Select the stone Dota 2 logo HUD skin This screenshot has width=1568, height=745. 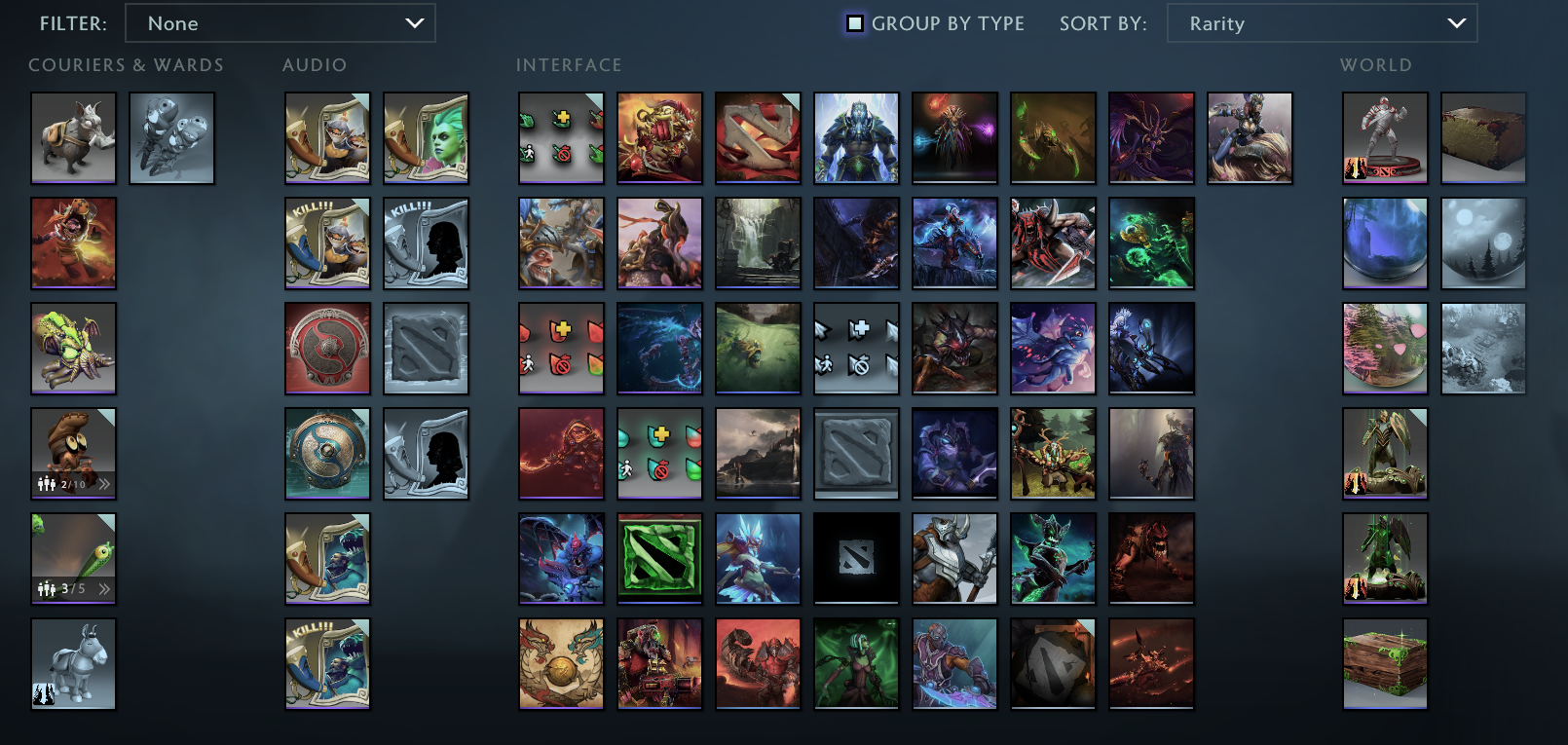(856, 453)
